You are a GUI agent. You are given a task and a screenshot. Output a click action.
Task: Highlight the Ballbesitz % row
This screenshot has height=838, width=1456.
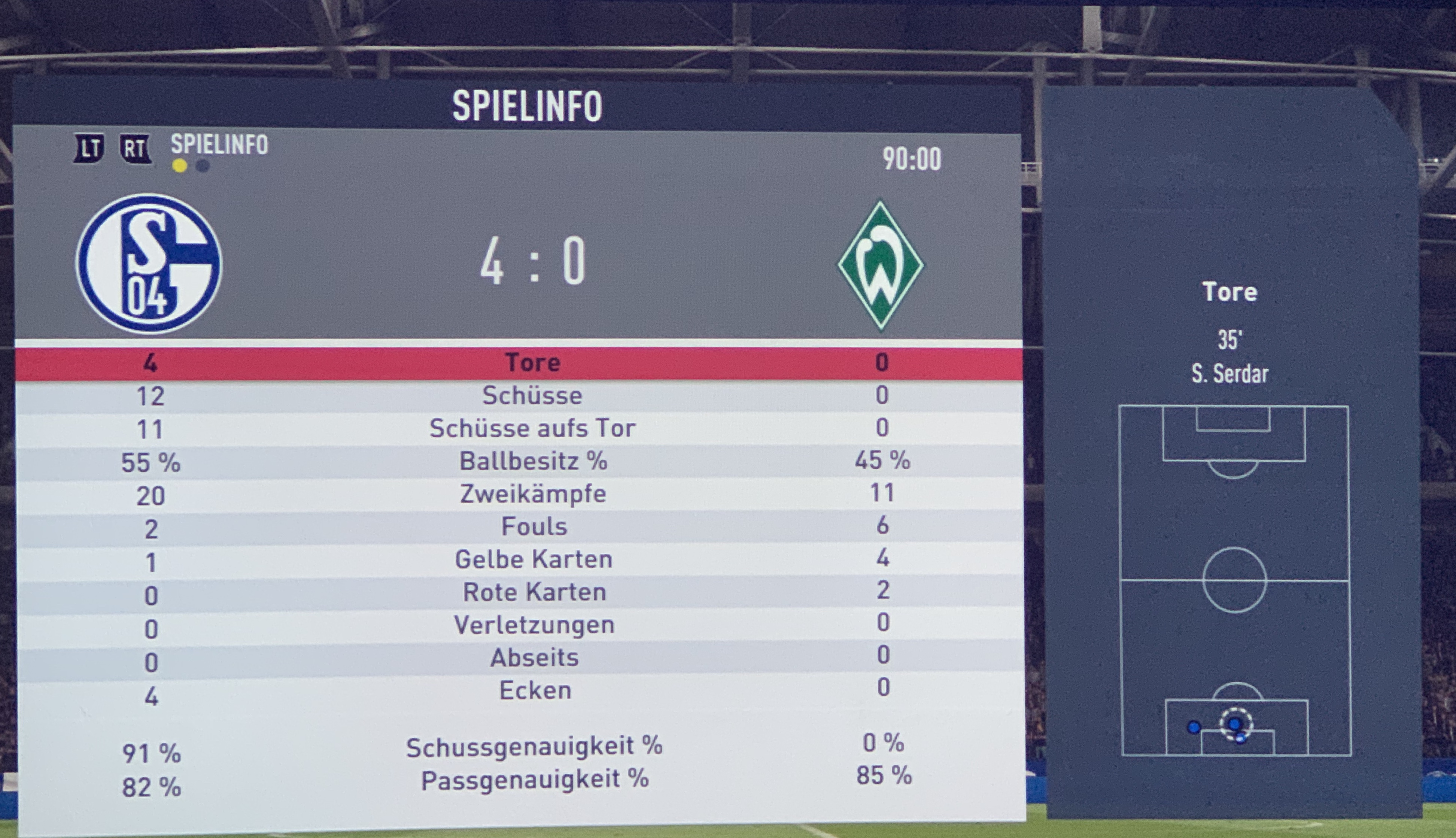532,461
